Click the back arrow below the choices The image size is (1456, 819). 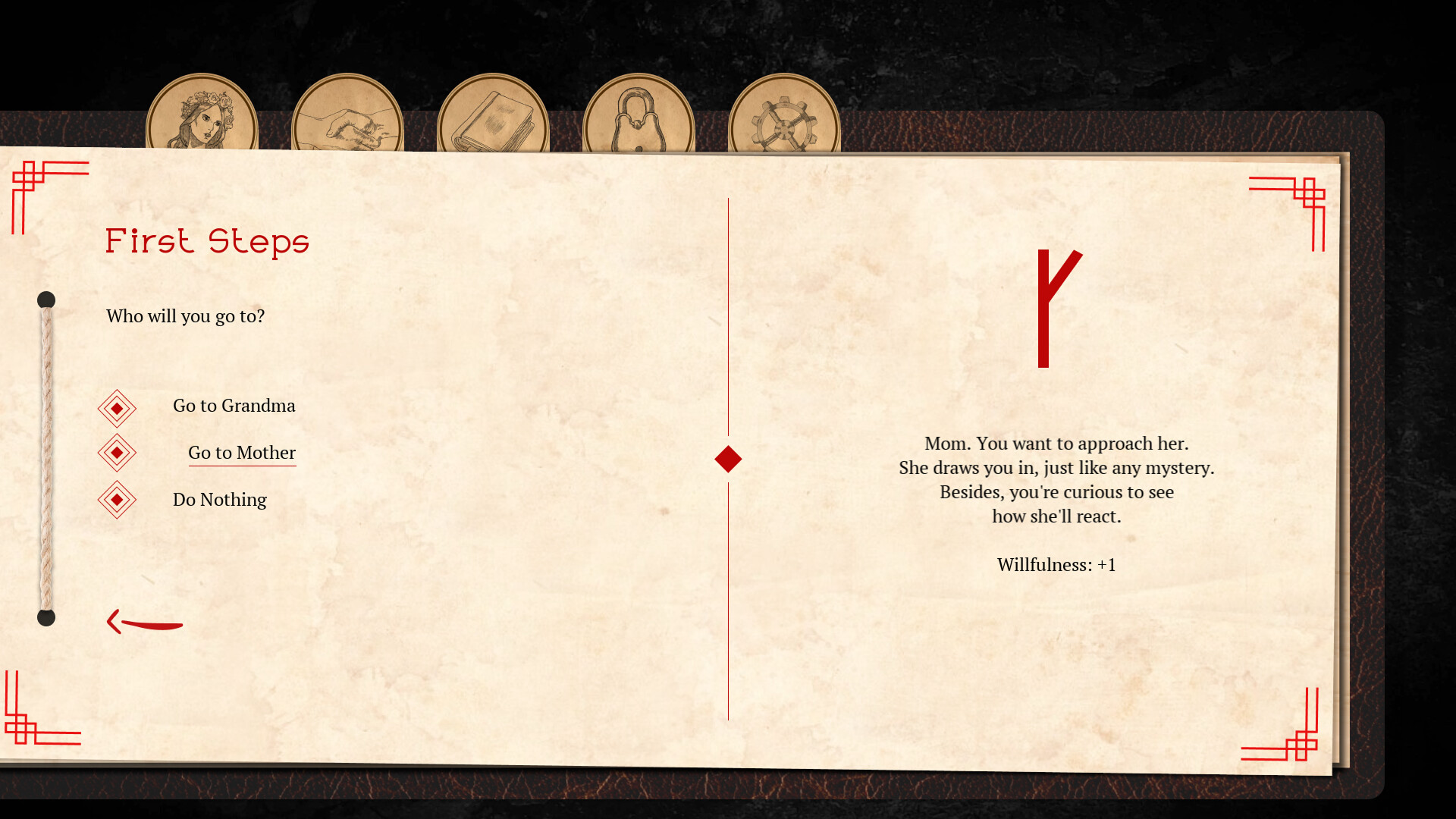click(x=144, y=622)
